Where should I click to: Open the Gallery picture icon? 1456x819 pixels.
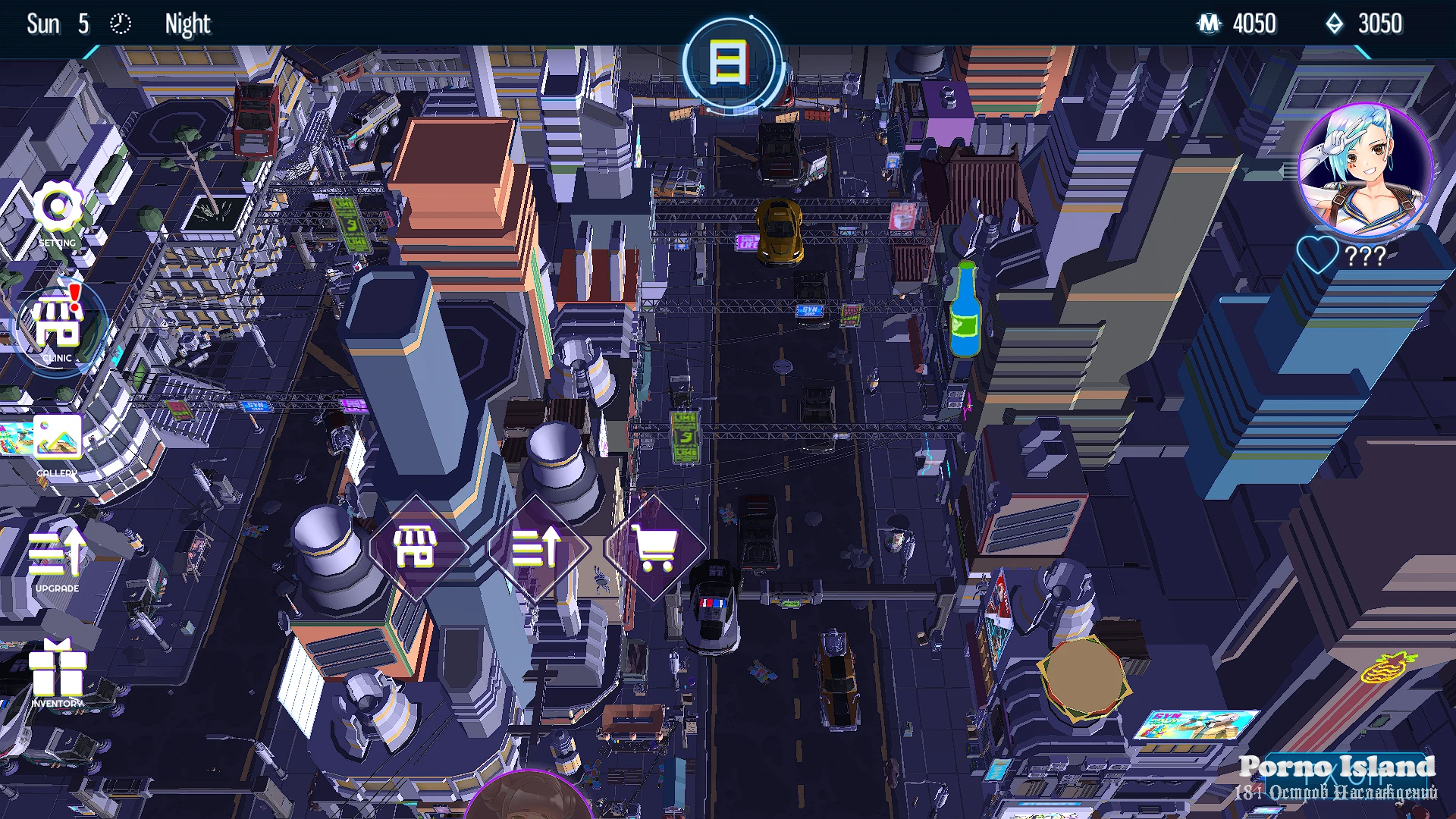(x=58, y=441)
